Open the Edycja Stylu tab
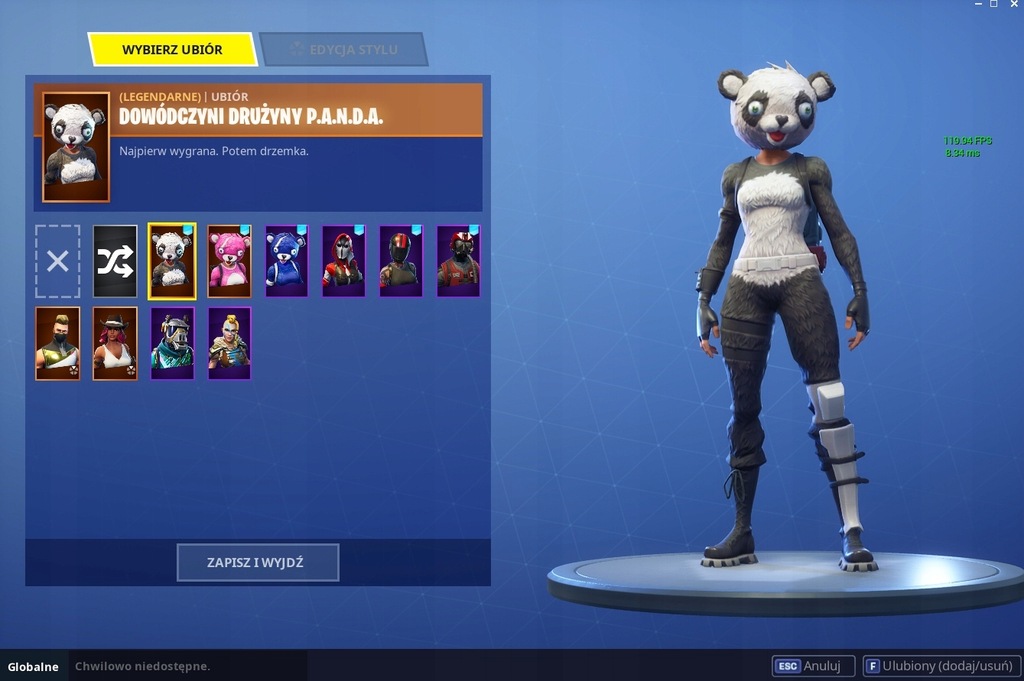 tap(343, 49)
